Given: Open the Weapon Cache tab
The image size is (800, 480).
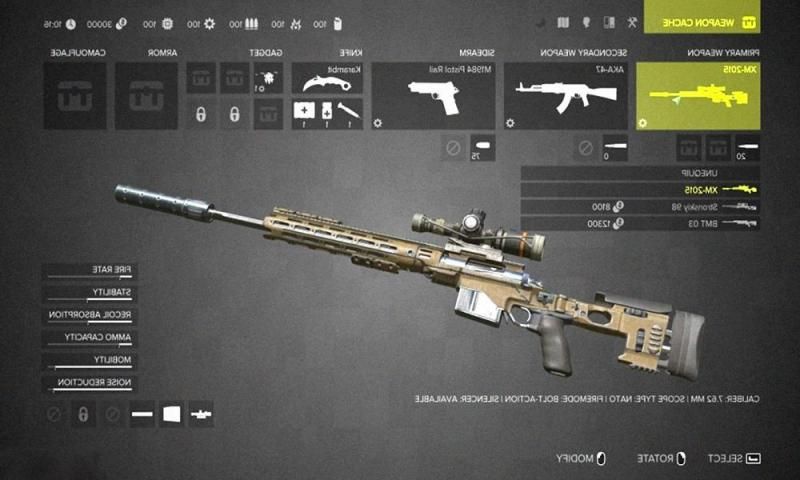Looking at the screenshot, I should point(715,21).
